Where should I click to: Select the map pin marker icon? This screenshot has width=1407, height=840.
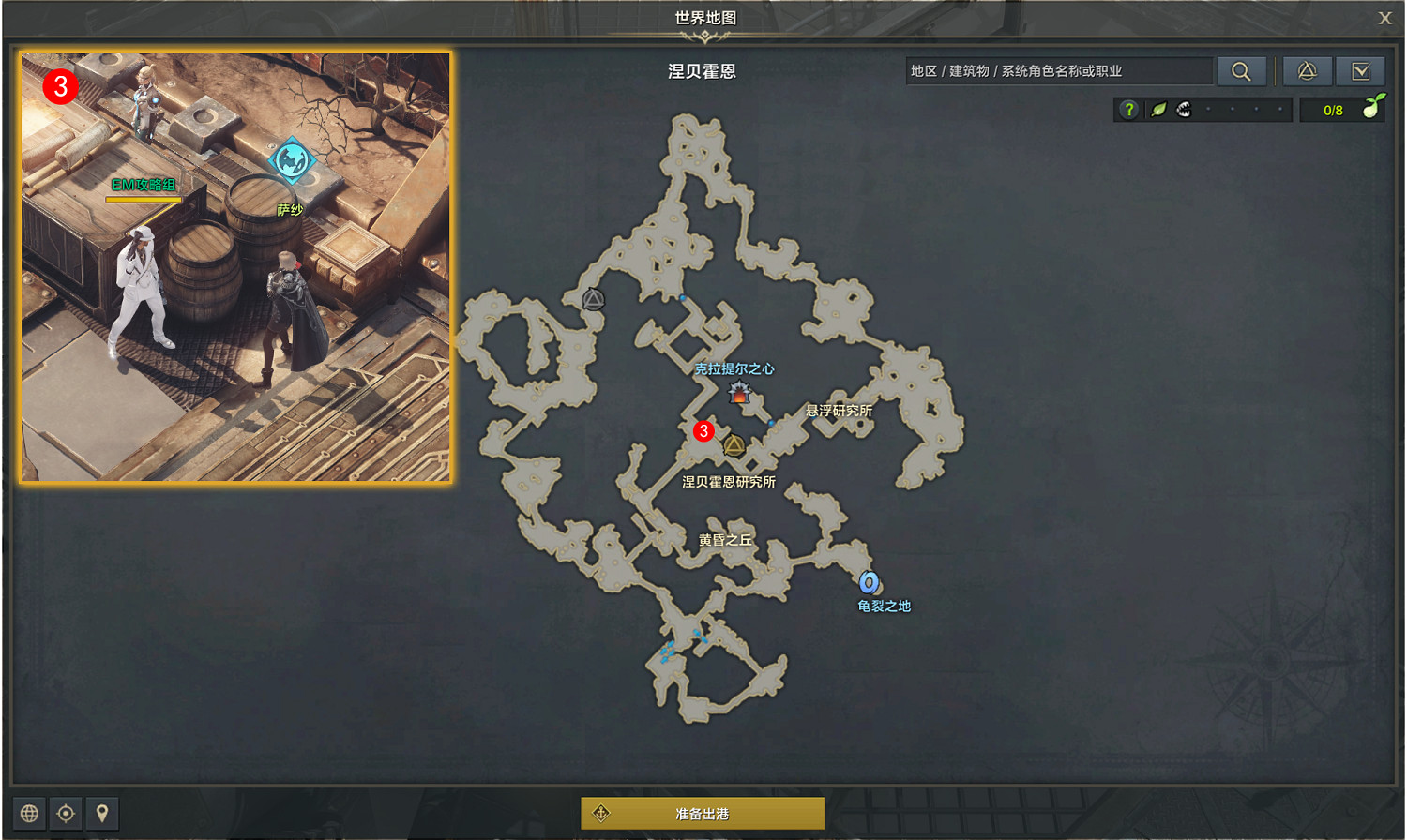tap(101, 814)
